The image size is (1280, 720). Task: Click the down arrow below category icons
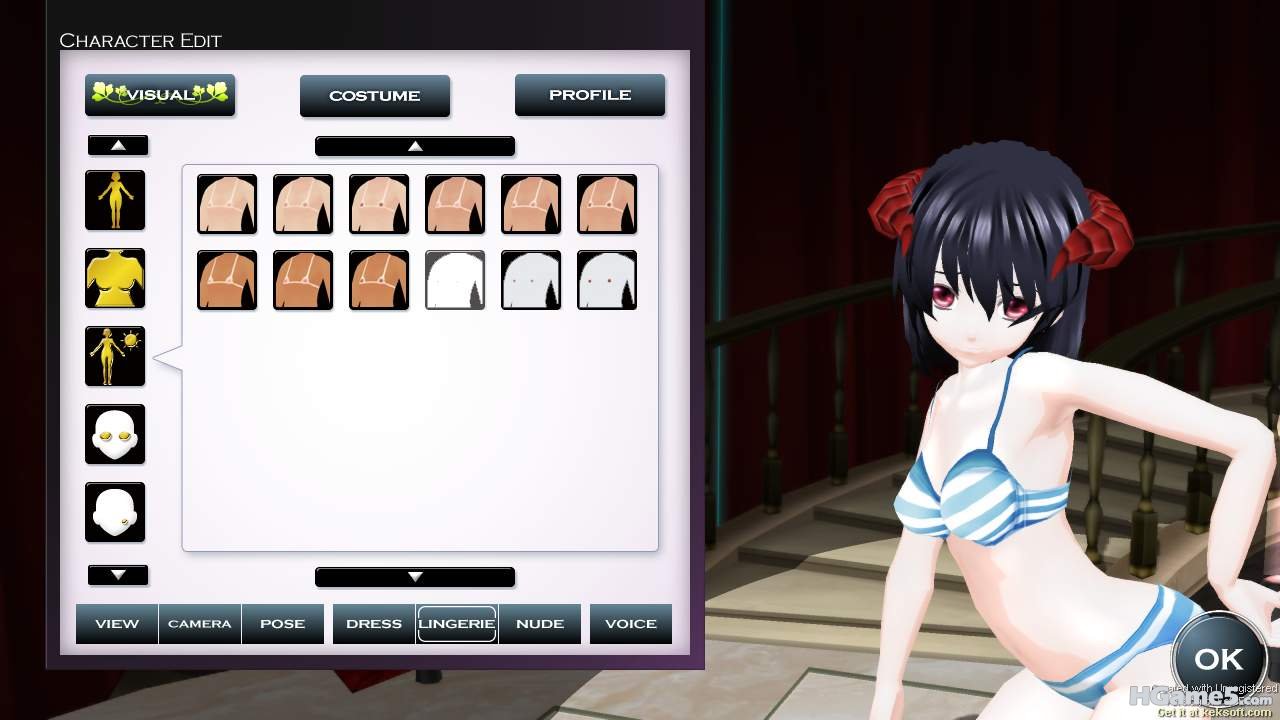click(118, 575)
